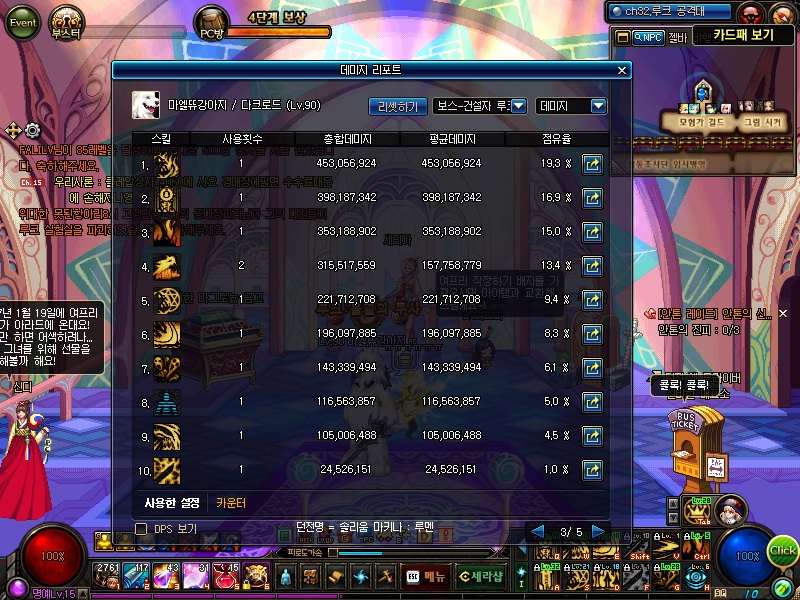The image size is (800, 600).
Task: Close the 안톤 레이드 quest tracker
Action: tap(782, 314)
